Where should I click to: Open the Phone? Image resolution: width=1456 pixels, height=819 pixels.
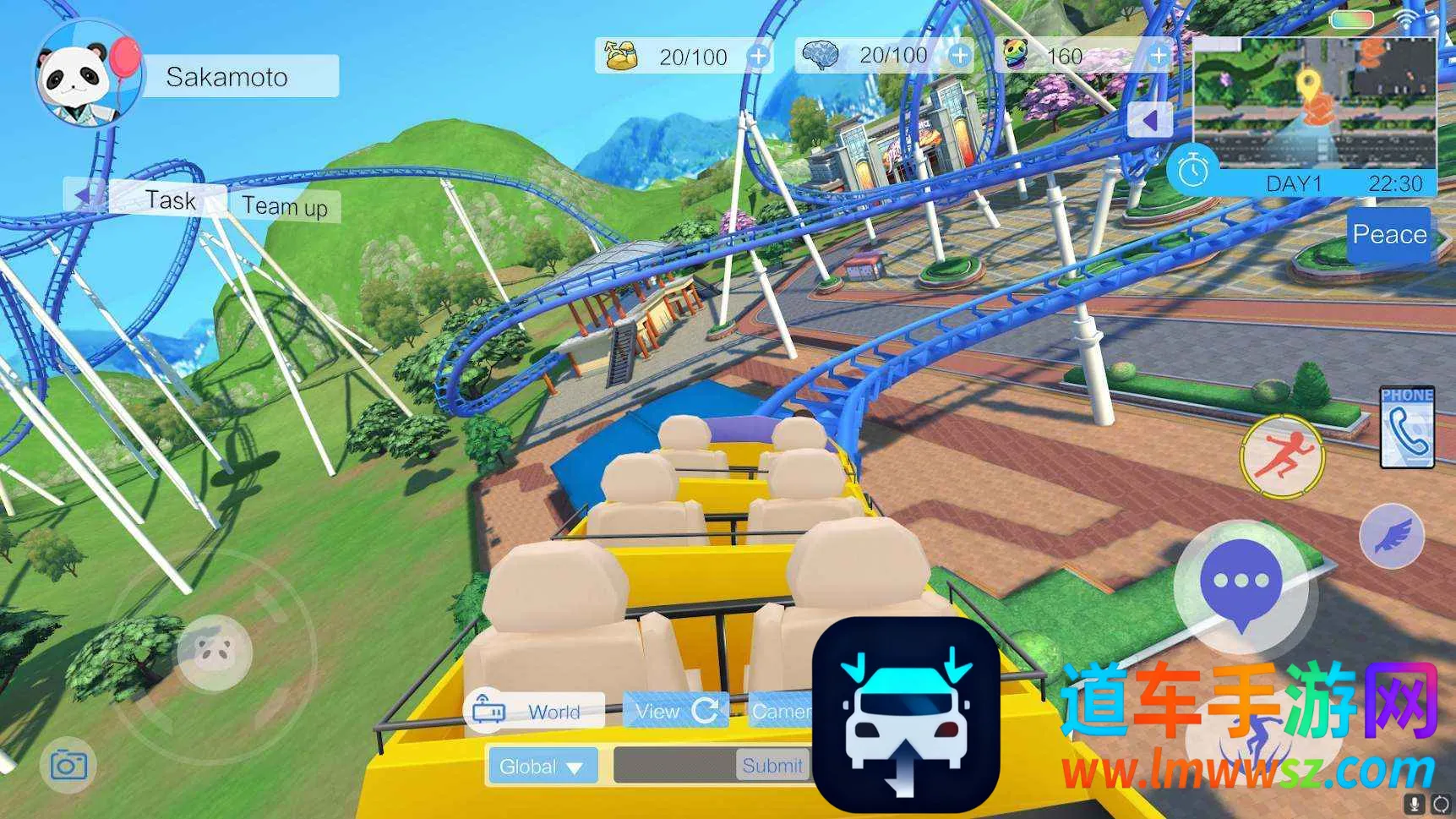click(x=1406, y=428)
